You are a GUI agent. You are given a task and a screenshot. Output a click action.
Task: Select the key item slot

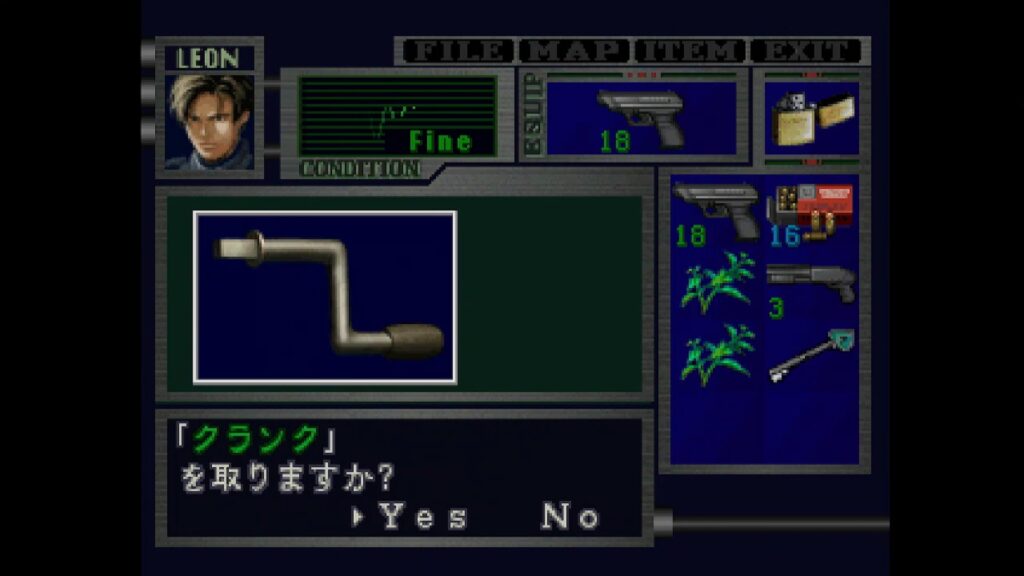tap(810, 357)
